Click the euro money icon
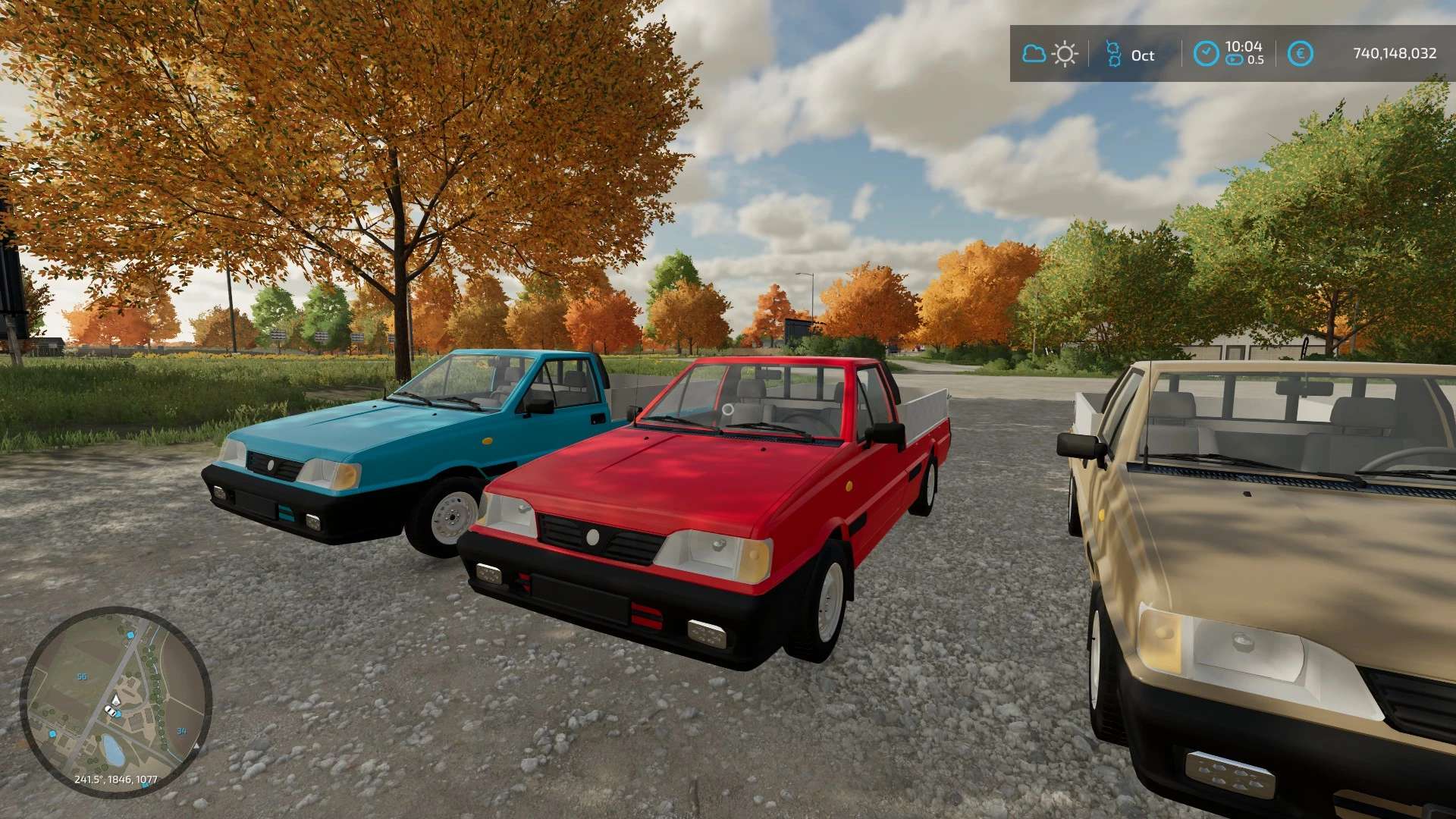The width and height of the screenshot is (1456, 819). [1300, 54]
